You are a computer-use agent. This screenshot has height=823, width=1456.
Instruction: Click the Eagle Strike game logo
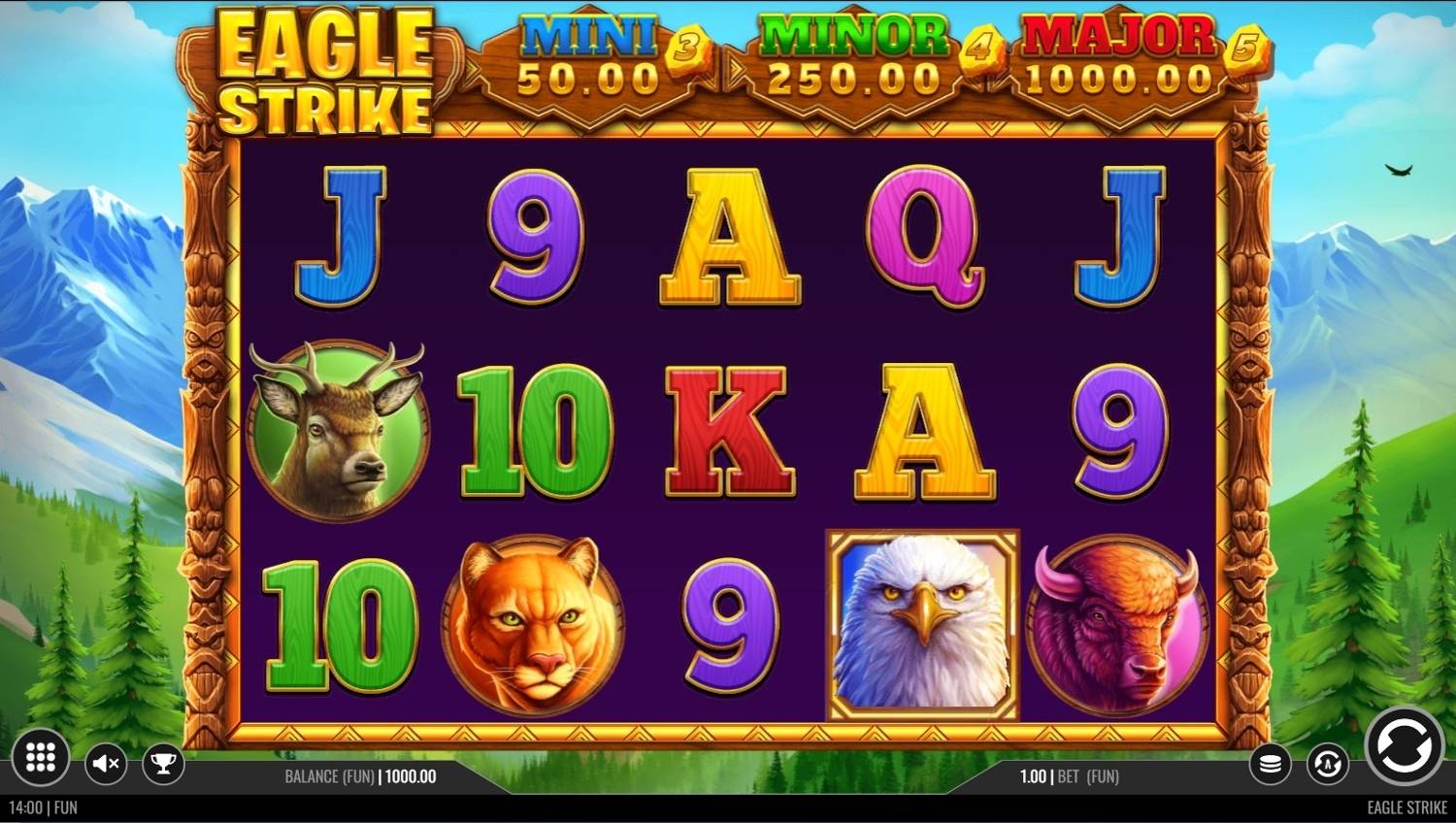324,70
